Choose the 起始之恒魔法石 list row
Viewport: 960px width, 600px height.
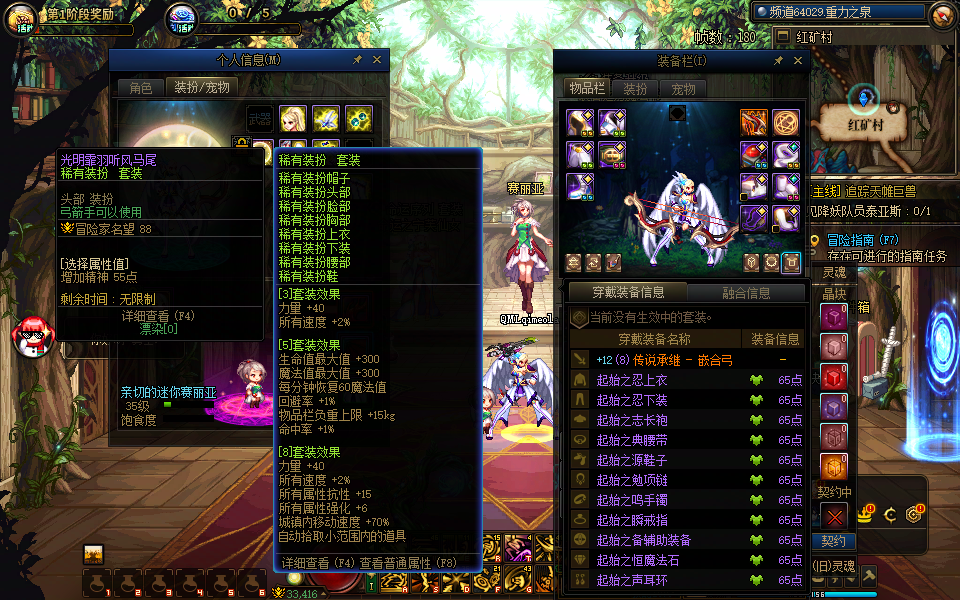637,560
